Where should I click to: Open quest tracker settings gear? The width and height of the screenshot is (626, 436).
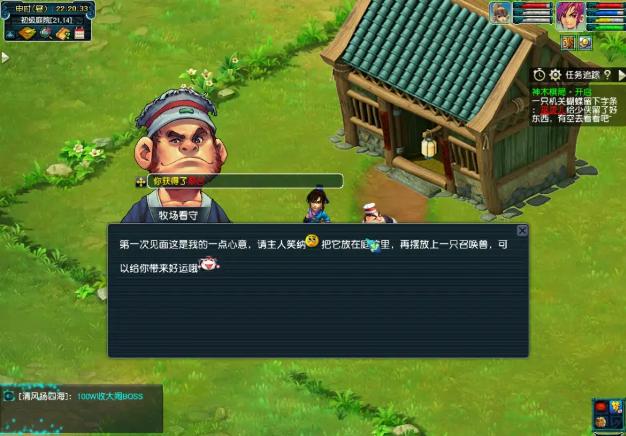tap(555, 75)
